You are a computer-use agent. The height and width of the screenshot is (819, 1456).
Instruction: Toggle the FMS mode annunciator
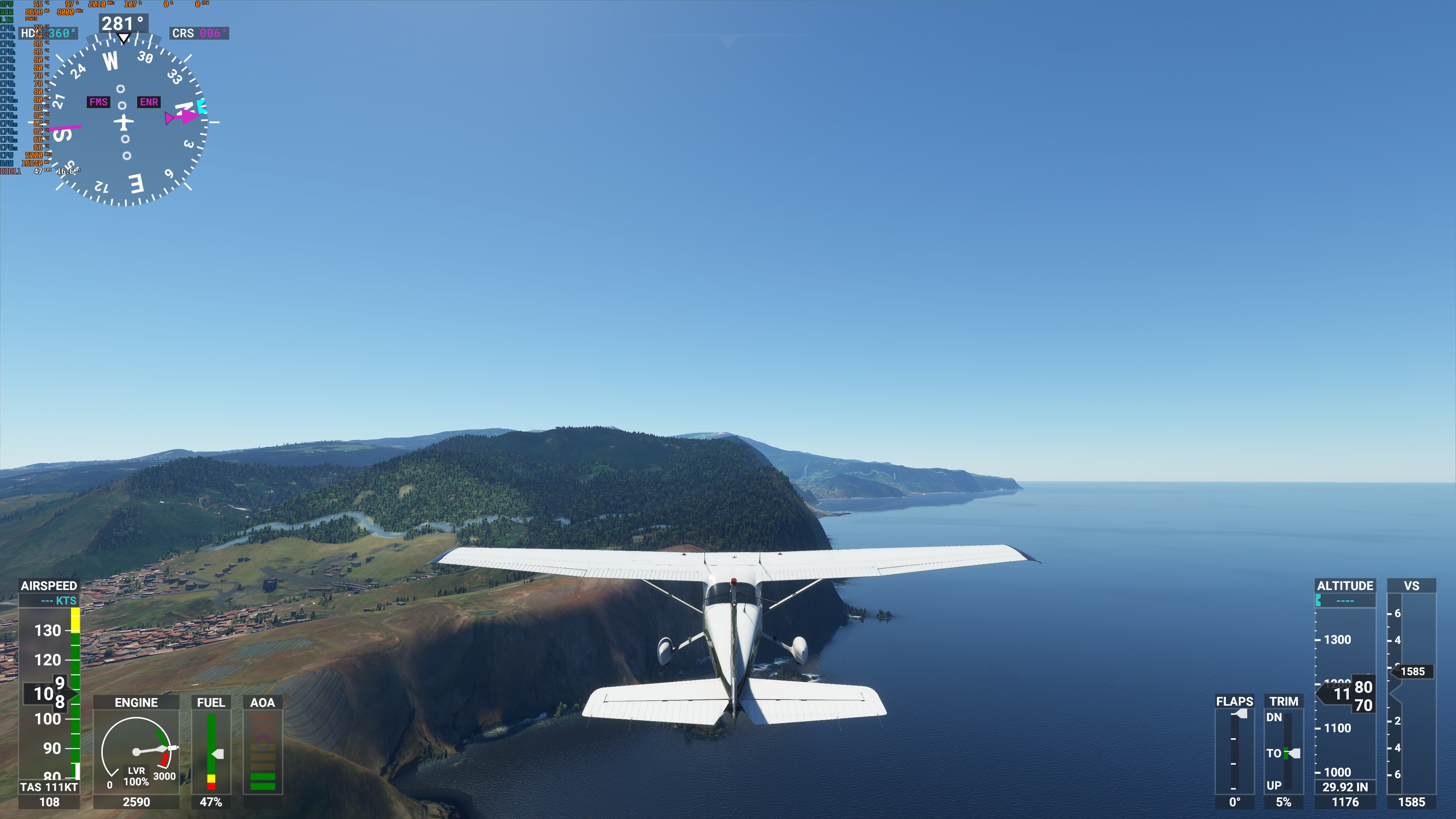pyautogui.click(x=98, y=102)
